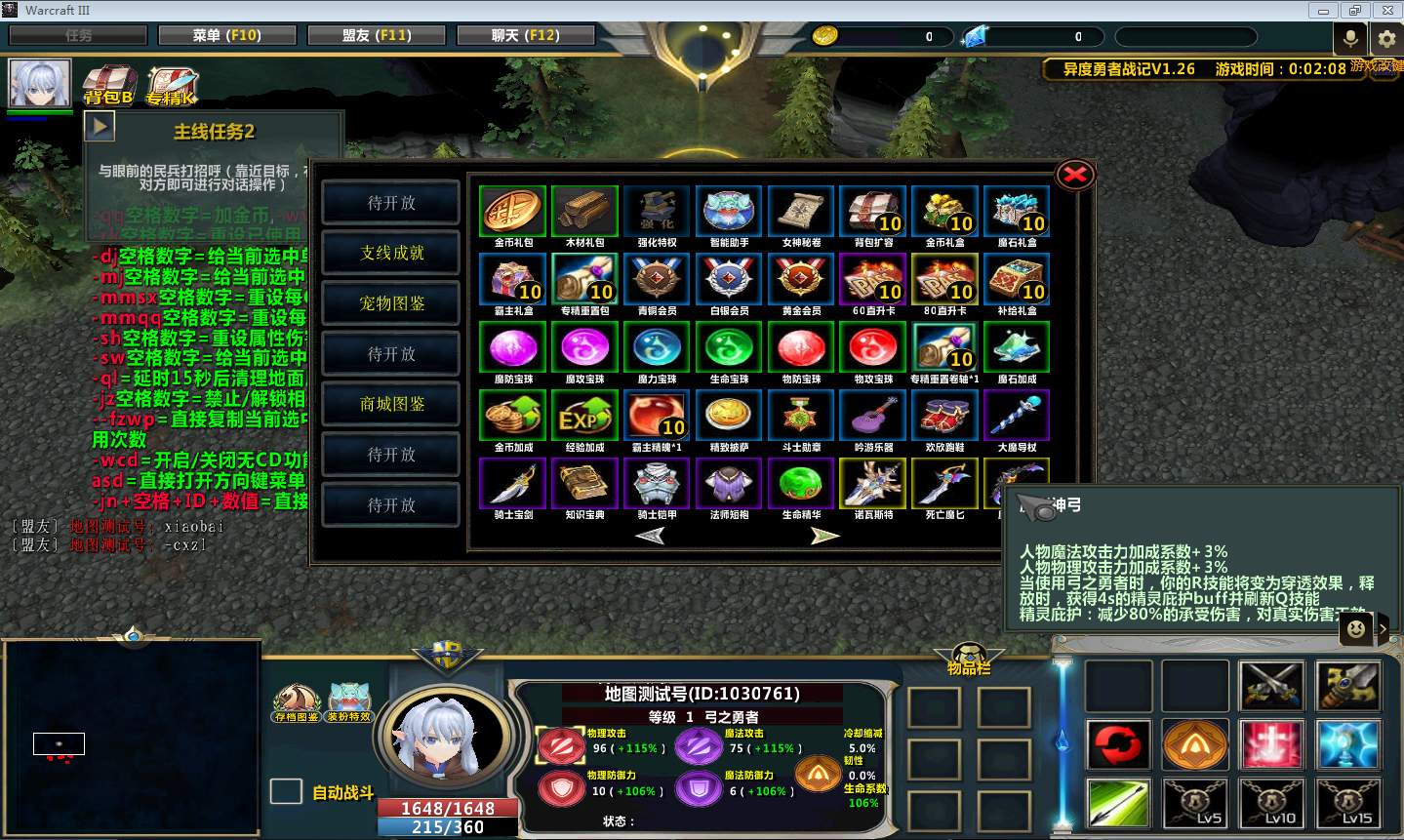Switch to the 宠物图鉴 tab
The image size is (1404, 840).
click(391, 303)
